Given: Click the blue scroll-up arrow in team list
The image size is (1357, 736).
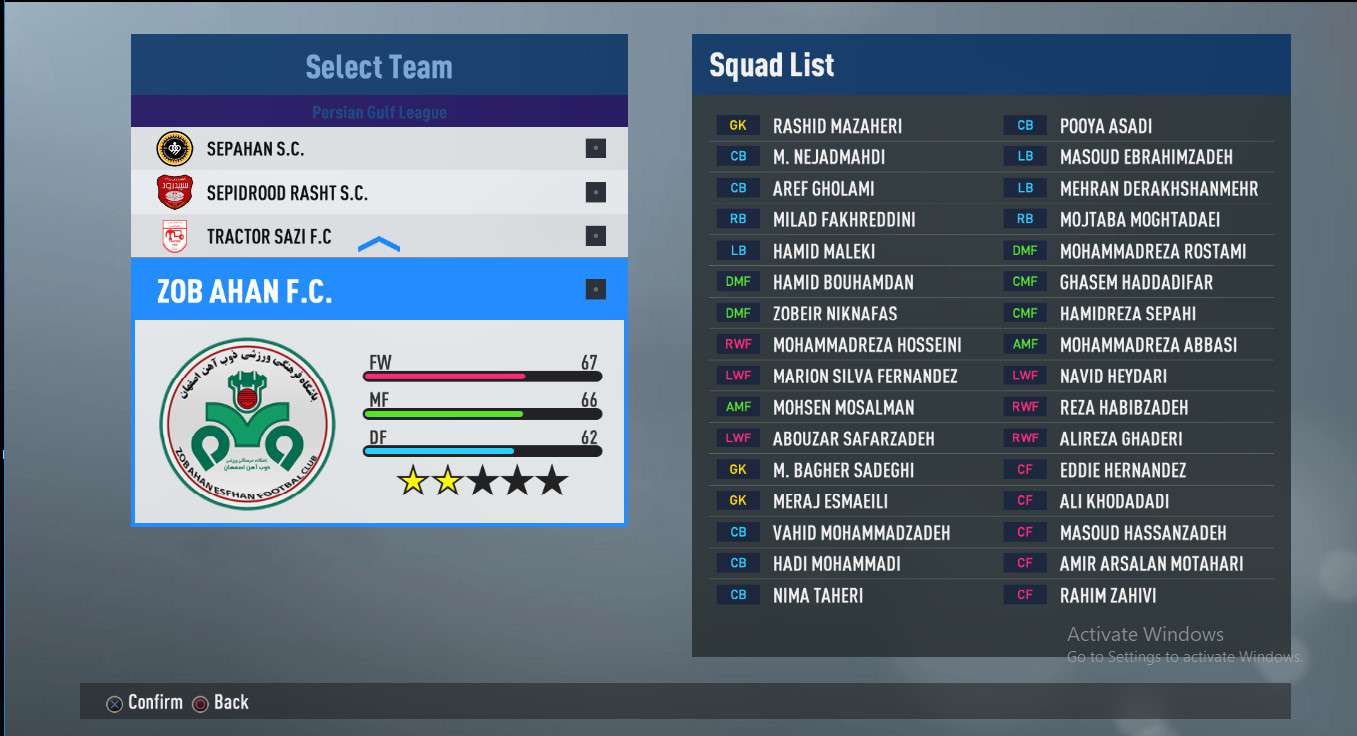Looking at the screenshot, I should click(x=379, y=245).
